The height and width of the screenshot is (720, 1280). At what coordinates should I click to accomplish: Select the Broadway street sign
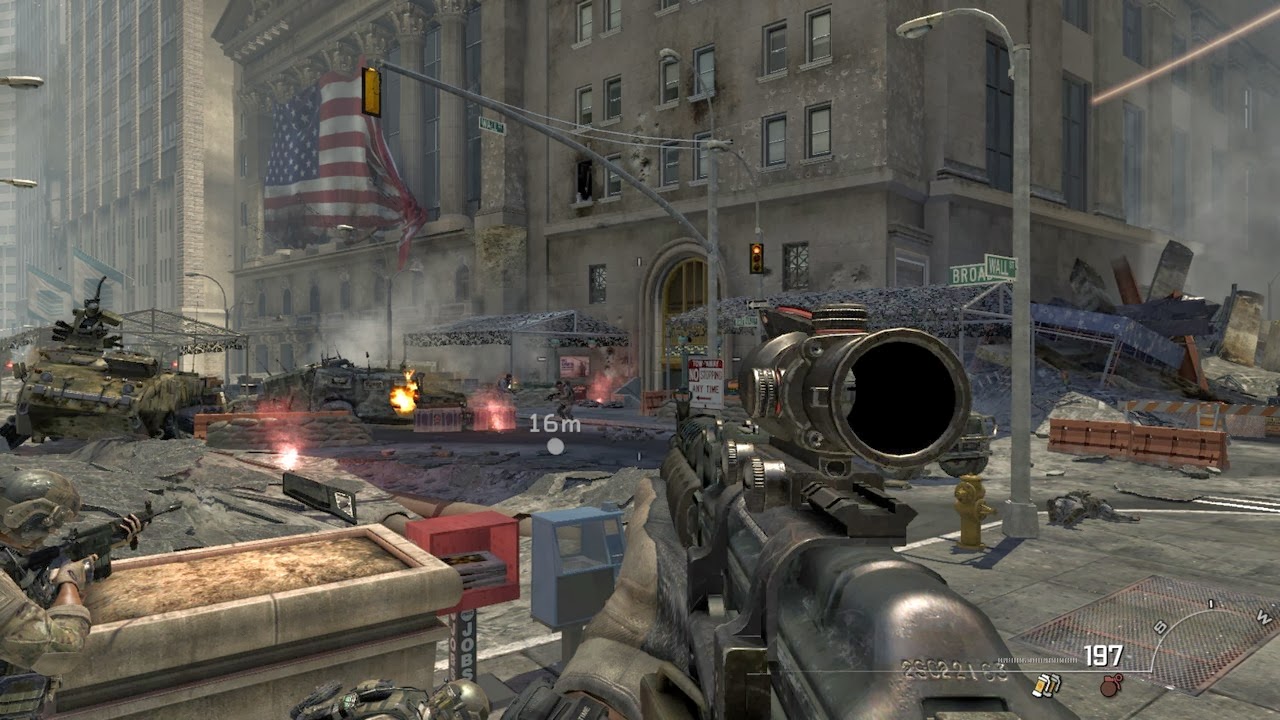965,274
